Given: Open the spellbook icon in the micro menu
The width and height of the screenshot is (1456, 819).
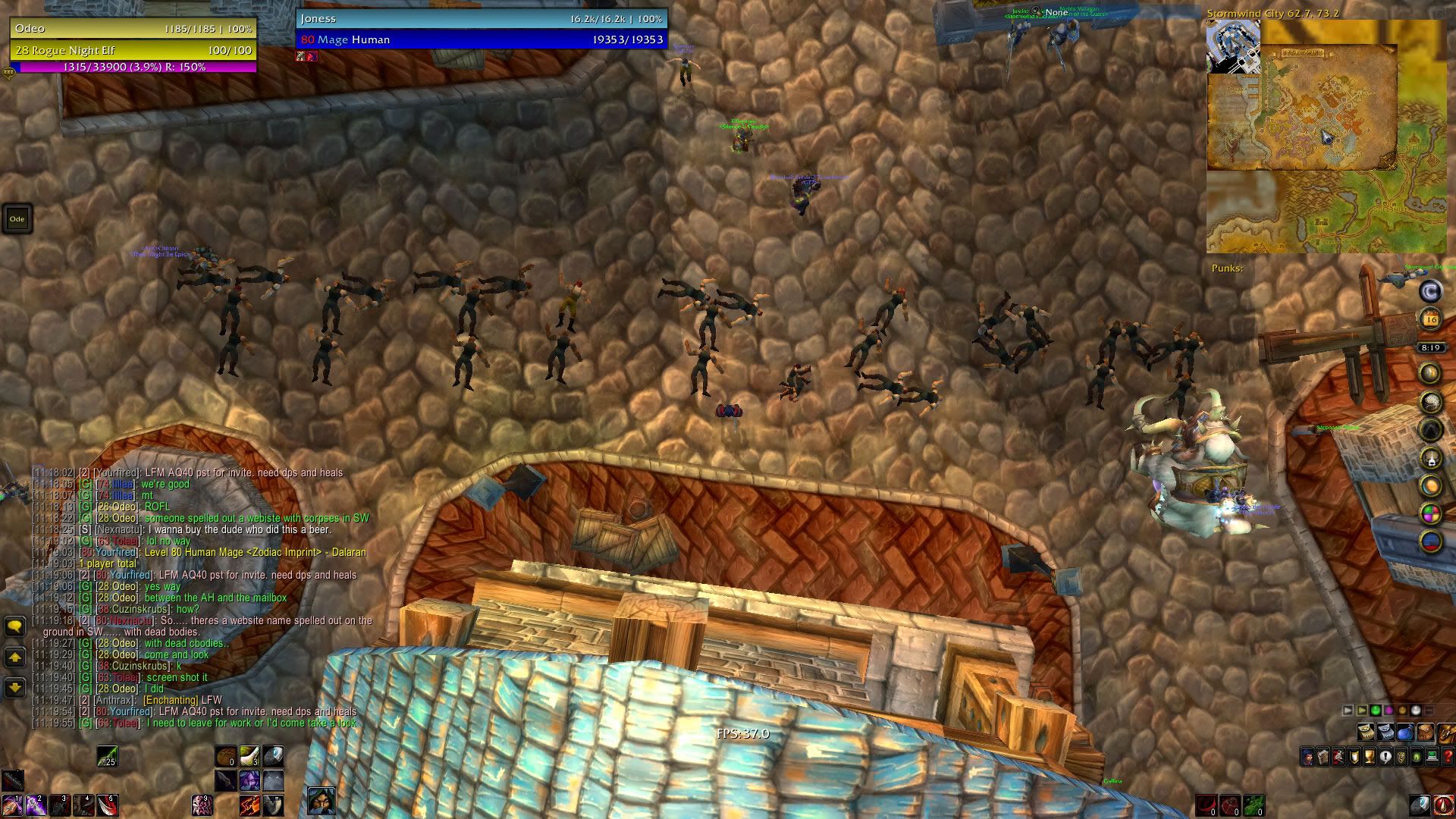Looking at the screenshot, I should (1323, 757).
